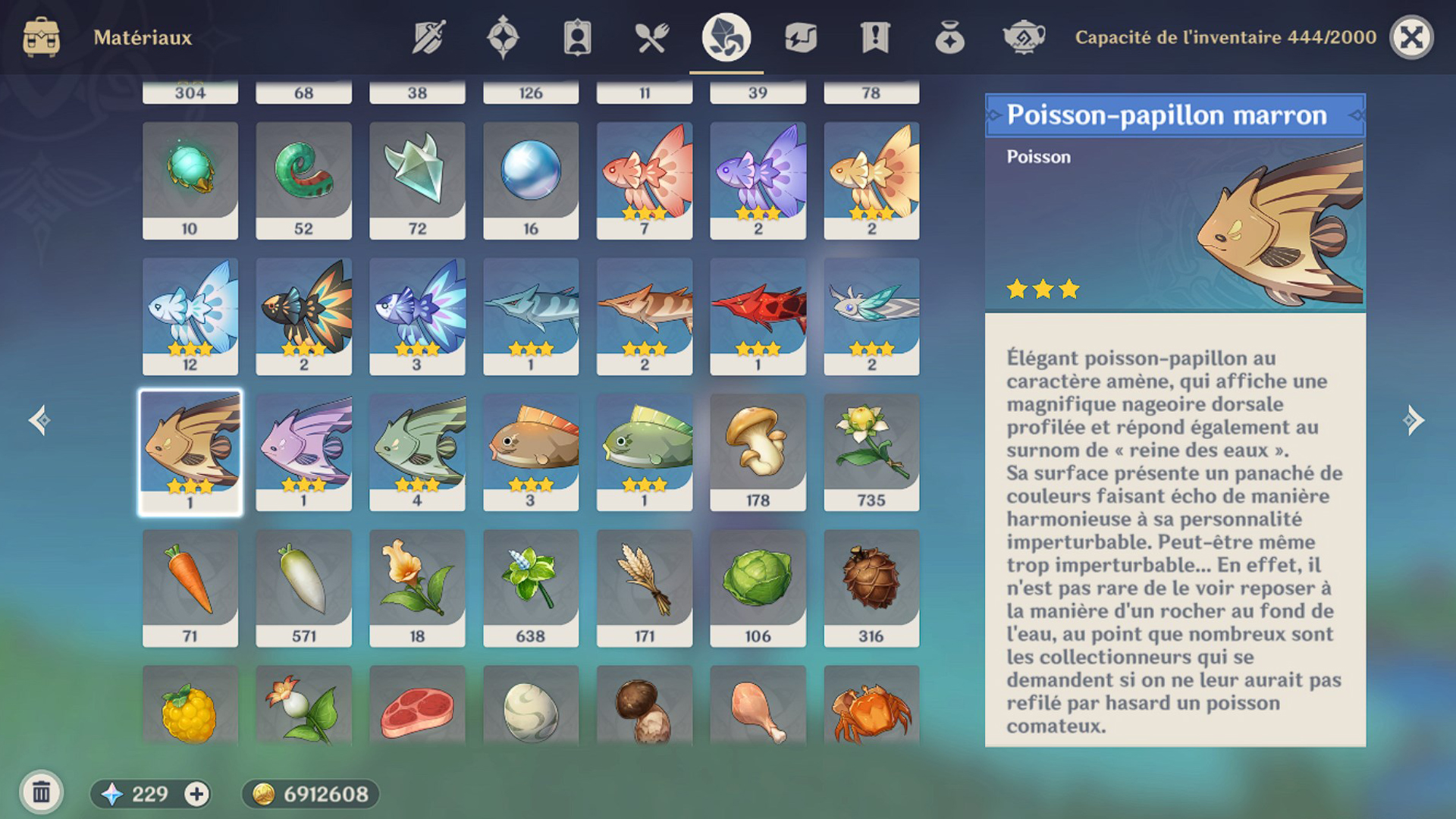Select the raw meat item

click(x=416, y=709)
